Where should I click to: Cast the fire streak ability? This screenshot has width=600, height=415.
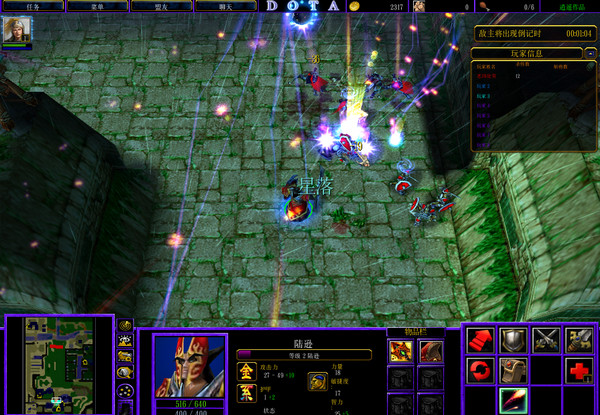[x=513, y=401]
